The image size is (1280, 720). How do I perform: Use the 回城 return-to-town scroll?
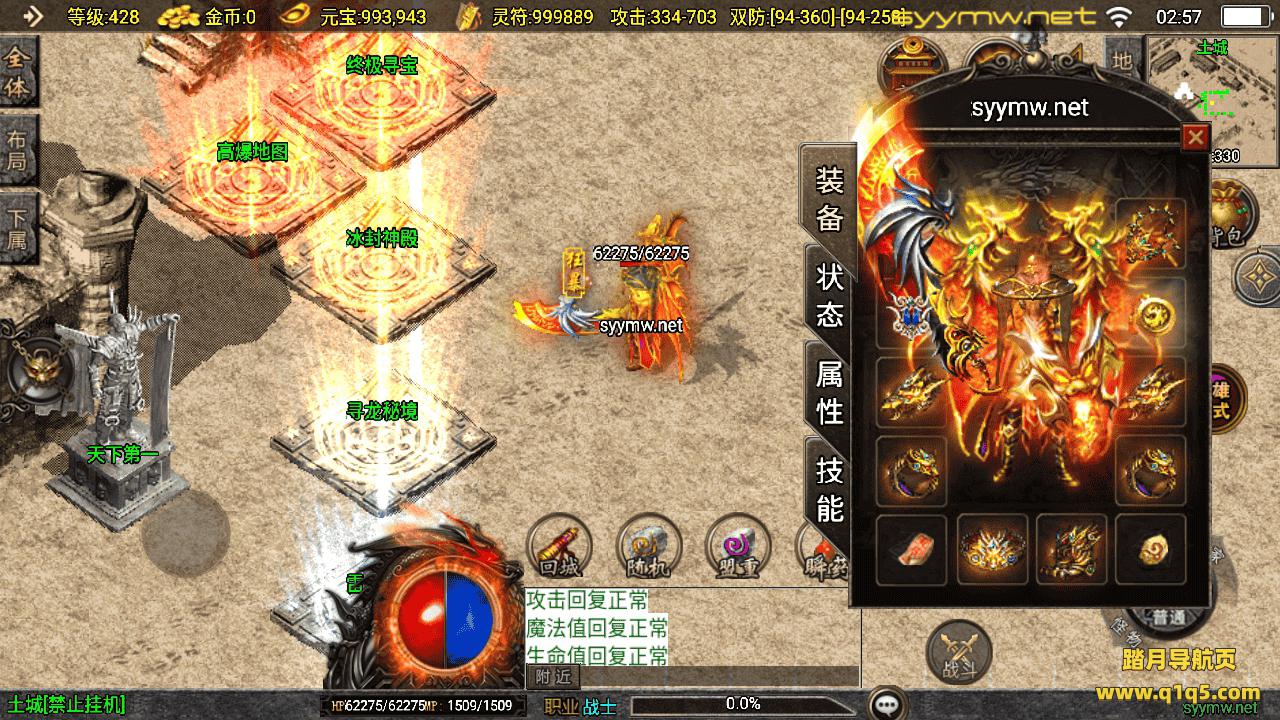click(x=559, y=548)
